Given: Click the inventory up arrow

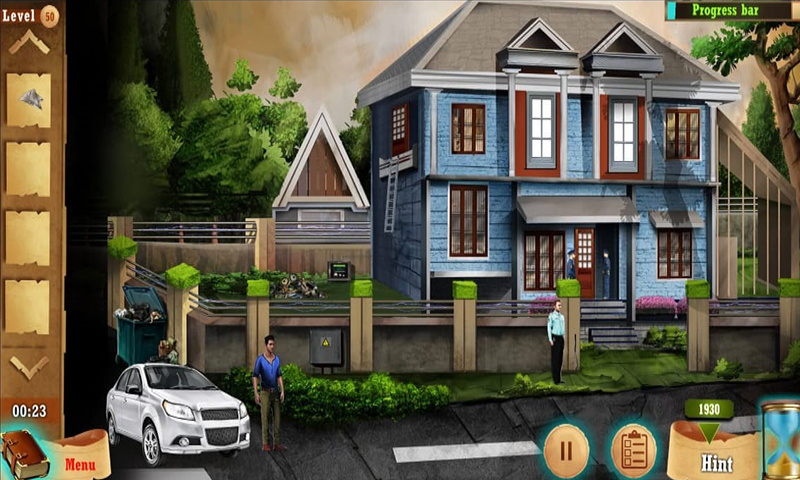Looking at the screenshot, I should coord(29,42).
